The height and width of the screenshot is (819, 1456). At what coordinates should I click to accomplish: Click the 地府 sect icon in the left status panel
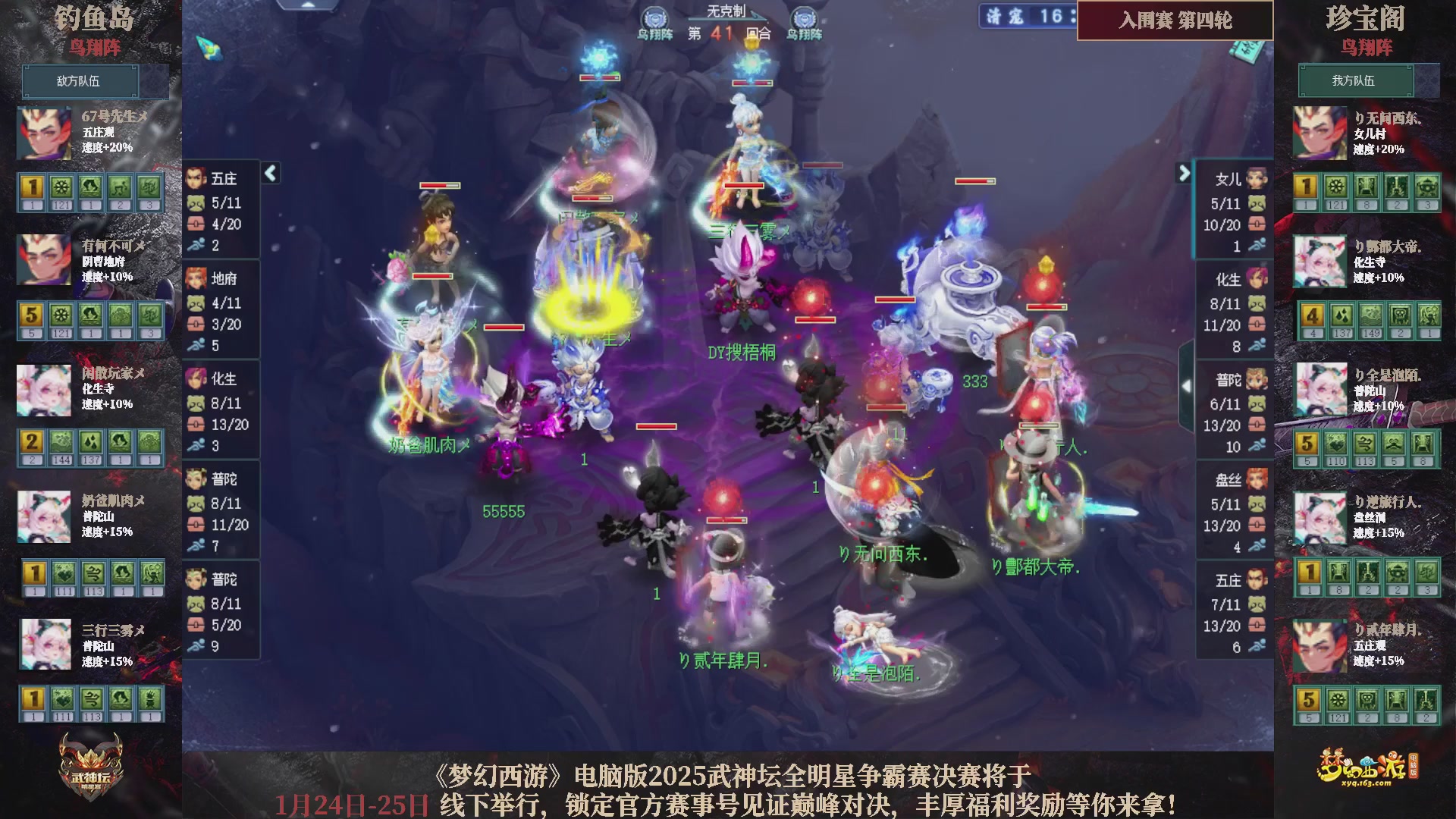click(196, 279)
